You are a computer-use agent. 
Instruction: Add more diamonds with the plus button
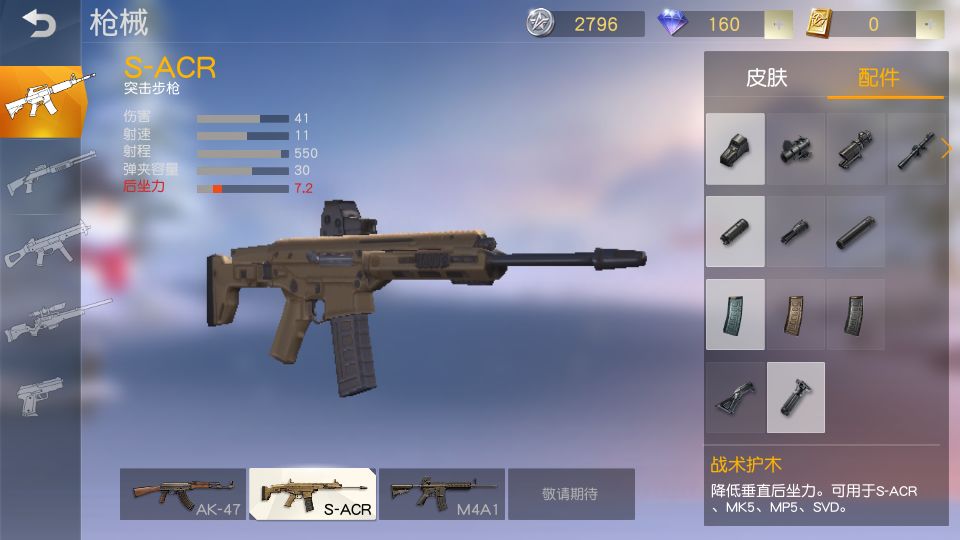(778, 24)
